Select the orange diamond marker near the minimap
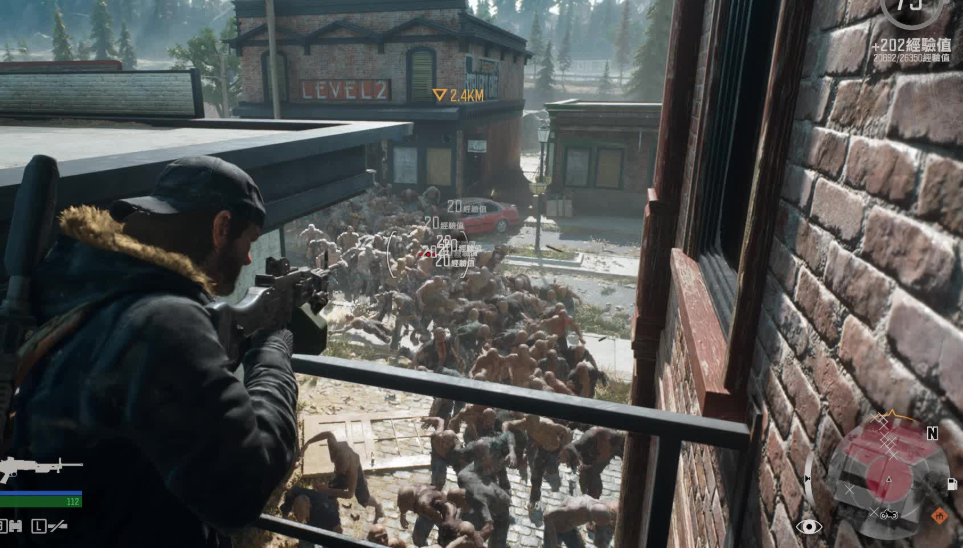 pos(938,516)
